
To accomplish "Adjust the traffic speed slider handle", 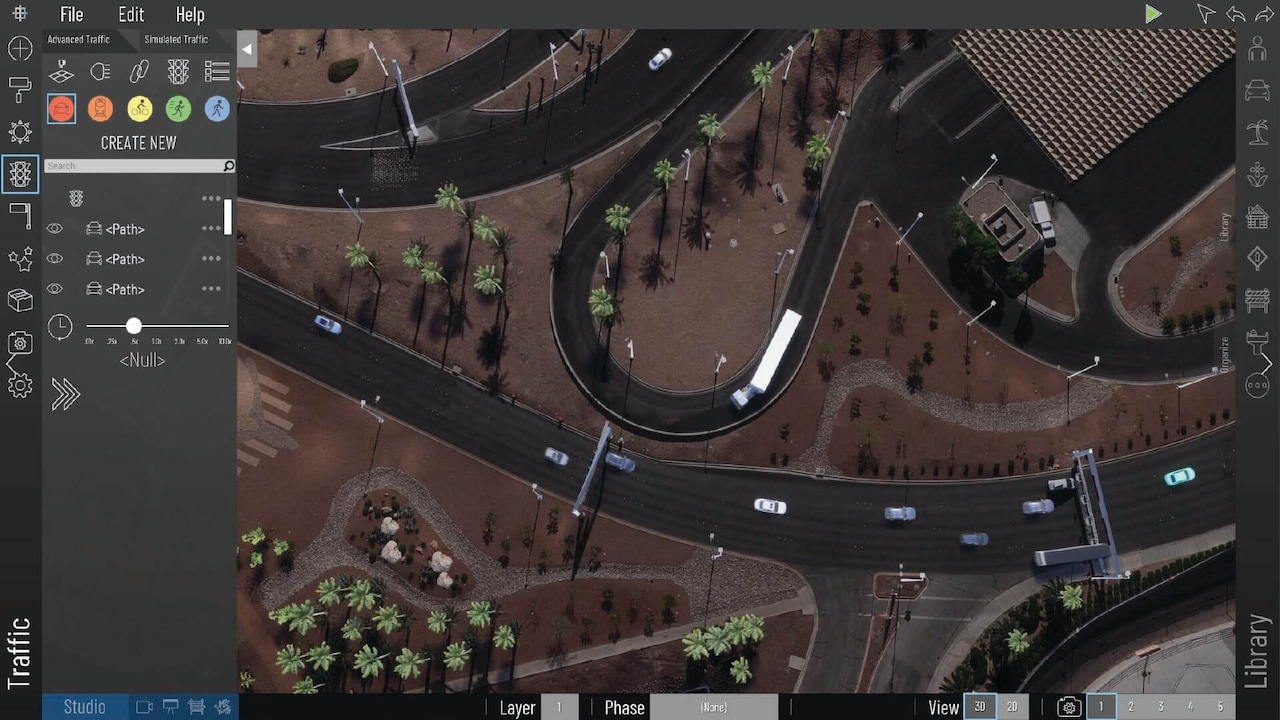I will (134, 326).
